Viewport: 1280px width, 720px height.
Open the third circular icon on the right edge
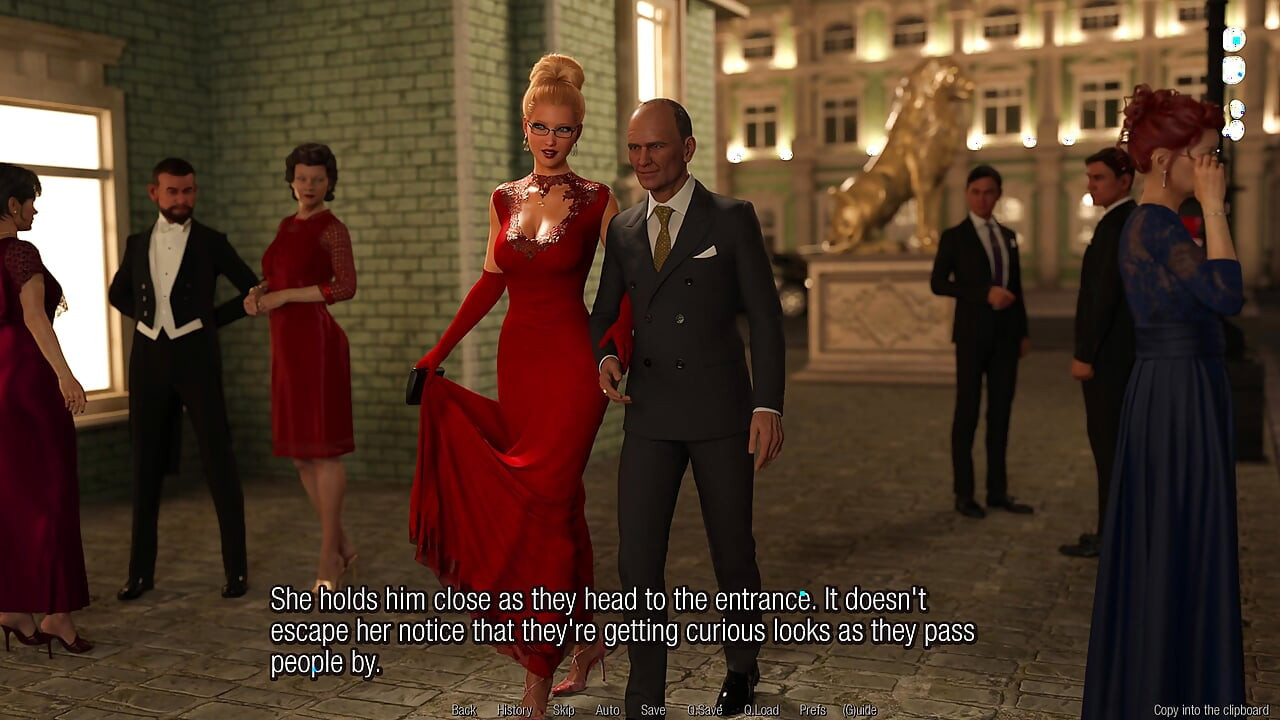1237,110
